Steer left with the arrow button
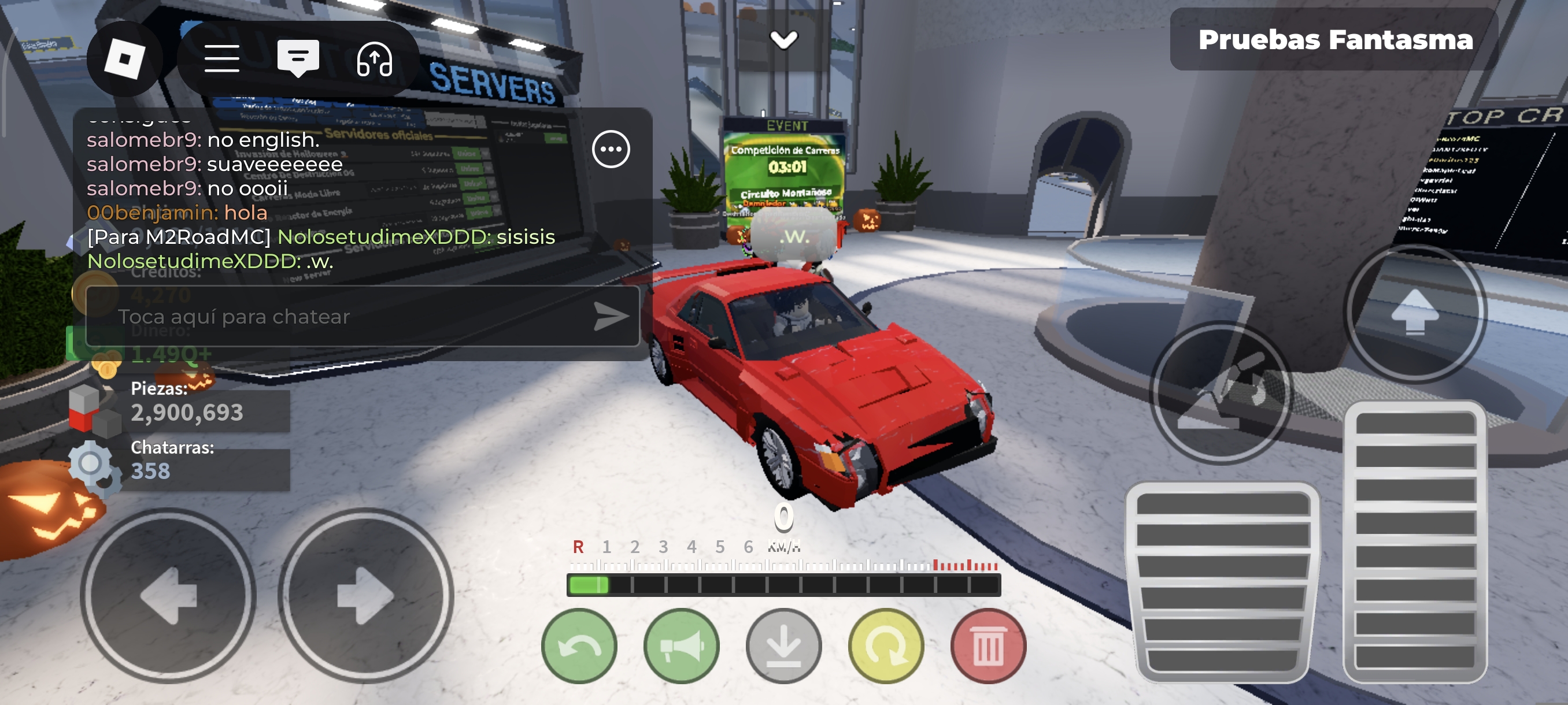This screenshot has width=1568, height=705. [x=168, y=596]
